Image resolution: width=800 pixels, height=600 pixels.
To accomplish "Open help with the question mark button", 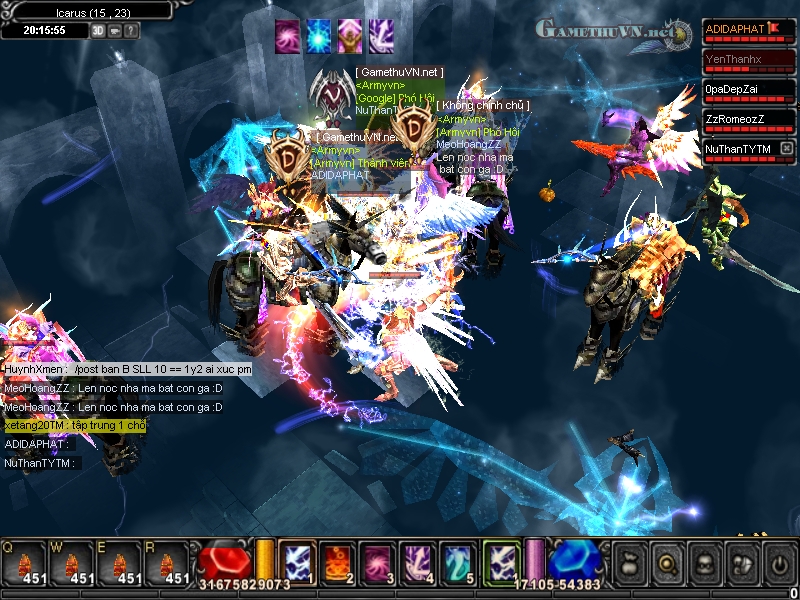I will pos(131,30).
